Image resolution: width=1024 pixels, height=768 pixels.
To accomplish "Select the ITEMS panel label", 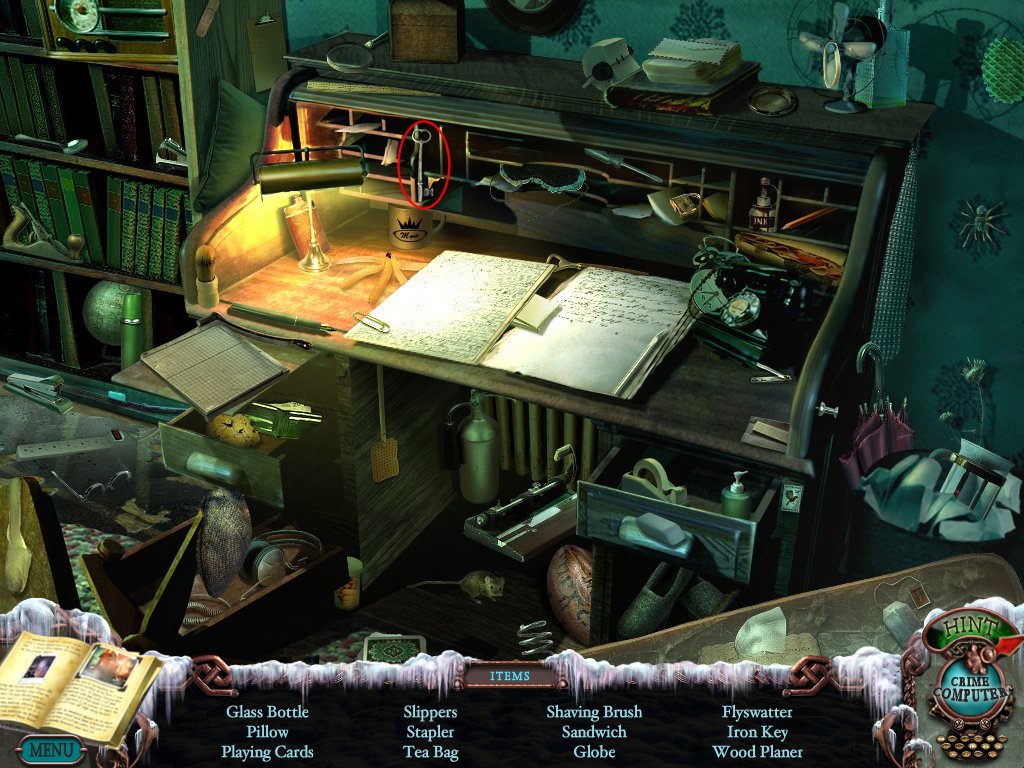I will 510,676.
